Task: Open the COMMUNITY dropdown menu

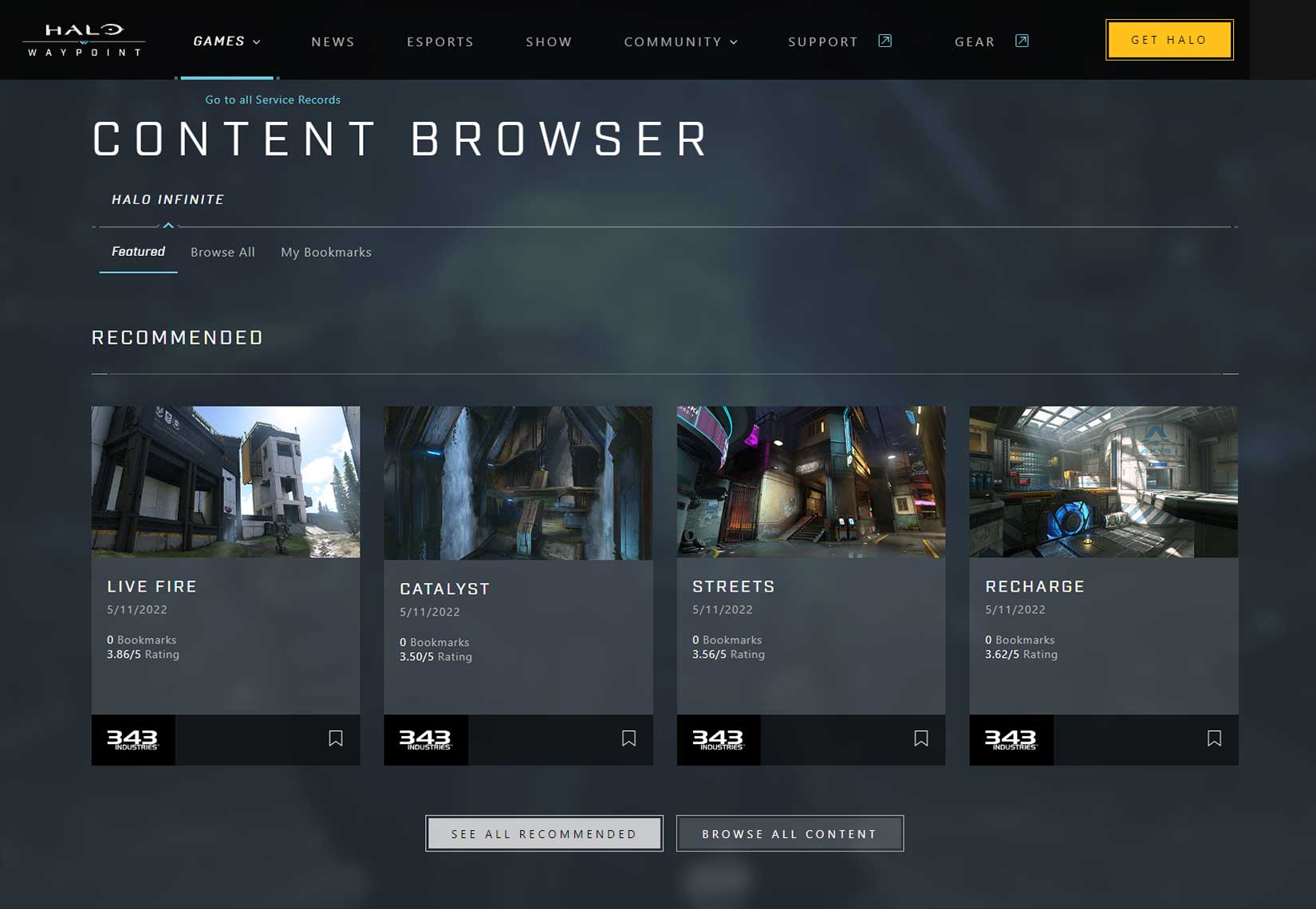Action: coord(680,41)
